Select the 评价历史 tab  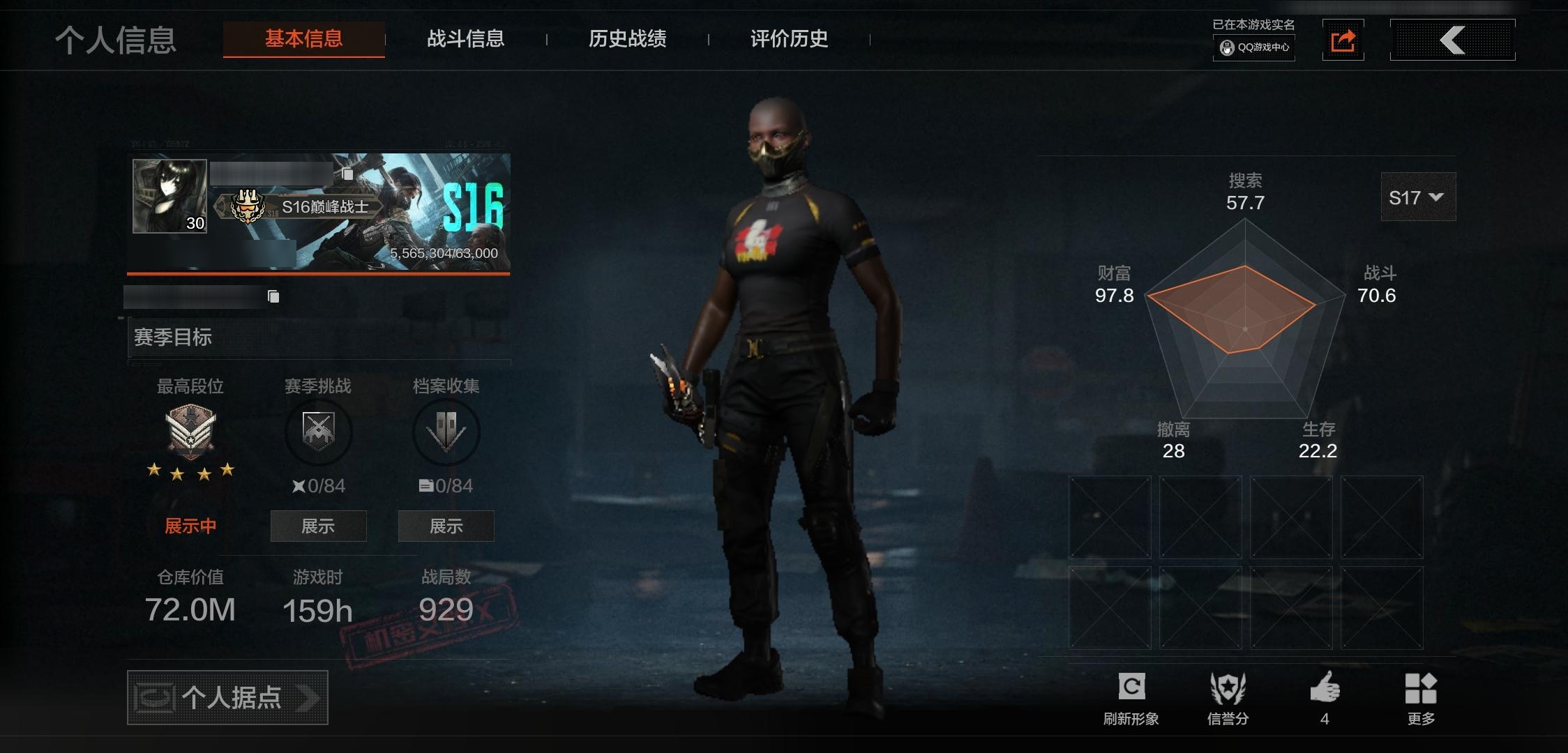[x=787, y=40]
